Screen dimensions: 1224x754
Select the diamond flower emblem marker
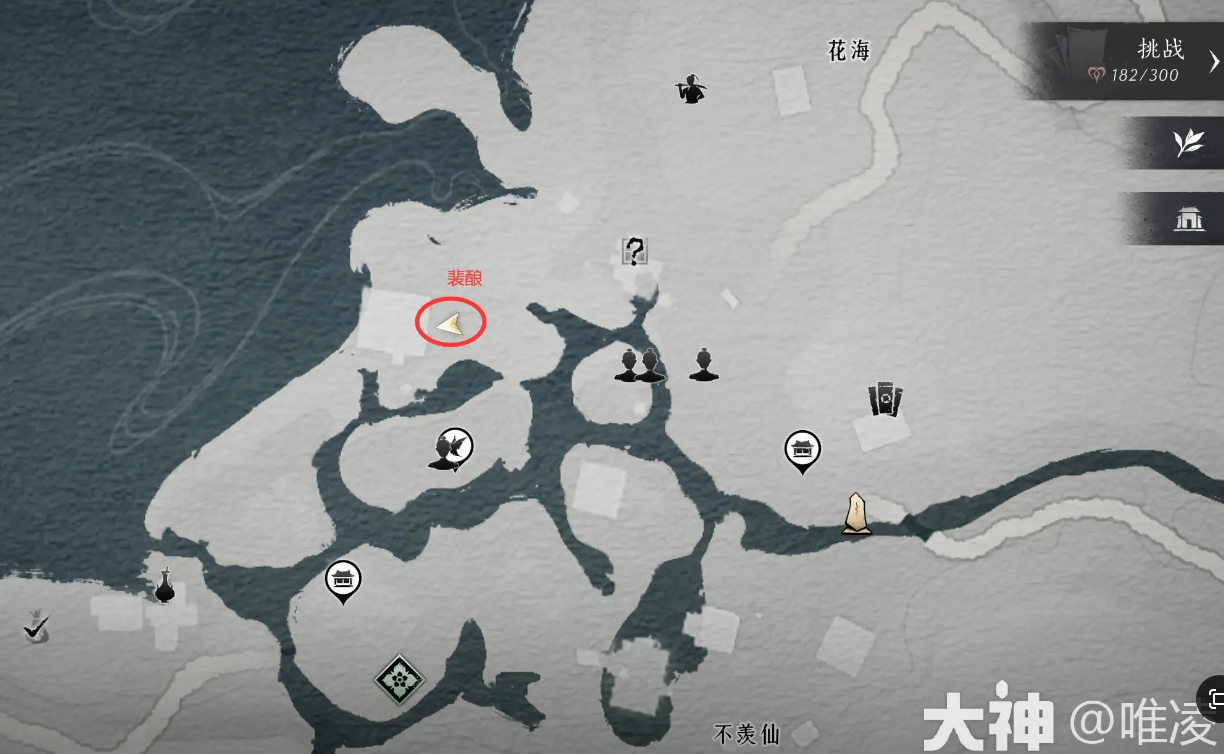(x=399, y=680)
